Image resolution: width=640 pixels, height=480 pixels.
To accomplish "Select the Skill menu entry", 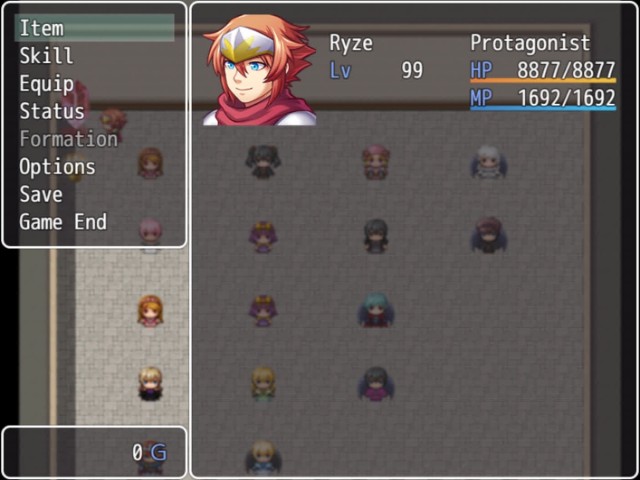I will [46, 56].
